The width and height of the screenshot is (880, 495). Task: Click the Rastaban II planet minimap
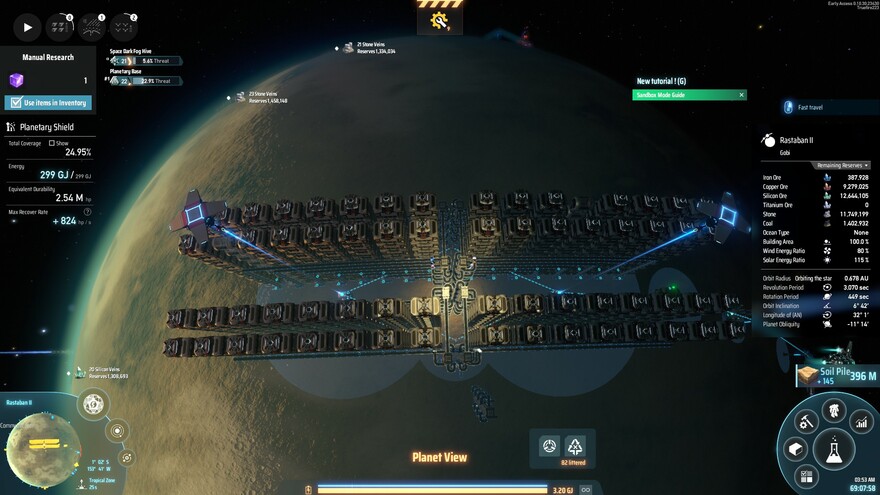point(41,445)
